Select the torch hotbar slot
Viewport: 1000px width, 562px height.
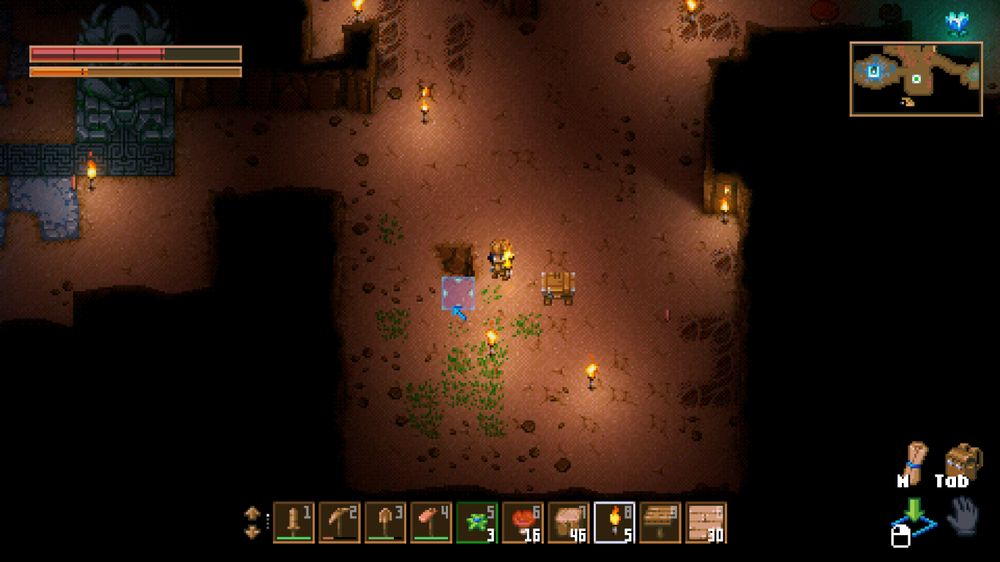[614, 522]
